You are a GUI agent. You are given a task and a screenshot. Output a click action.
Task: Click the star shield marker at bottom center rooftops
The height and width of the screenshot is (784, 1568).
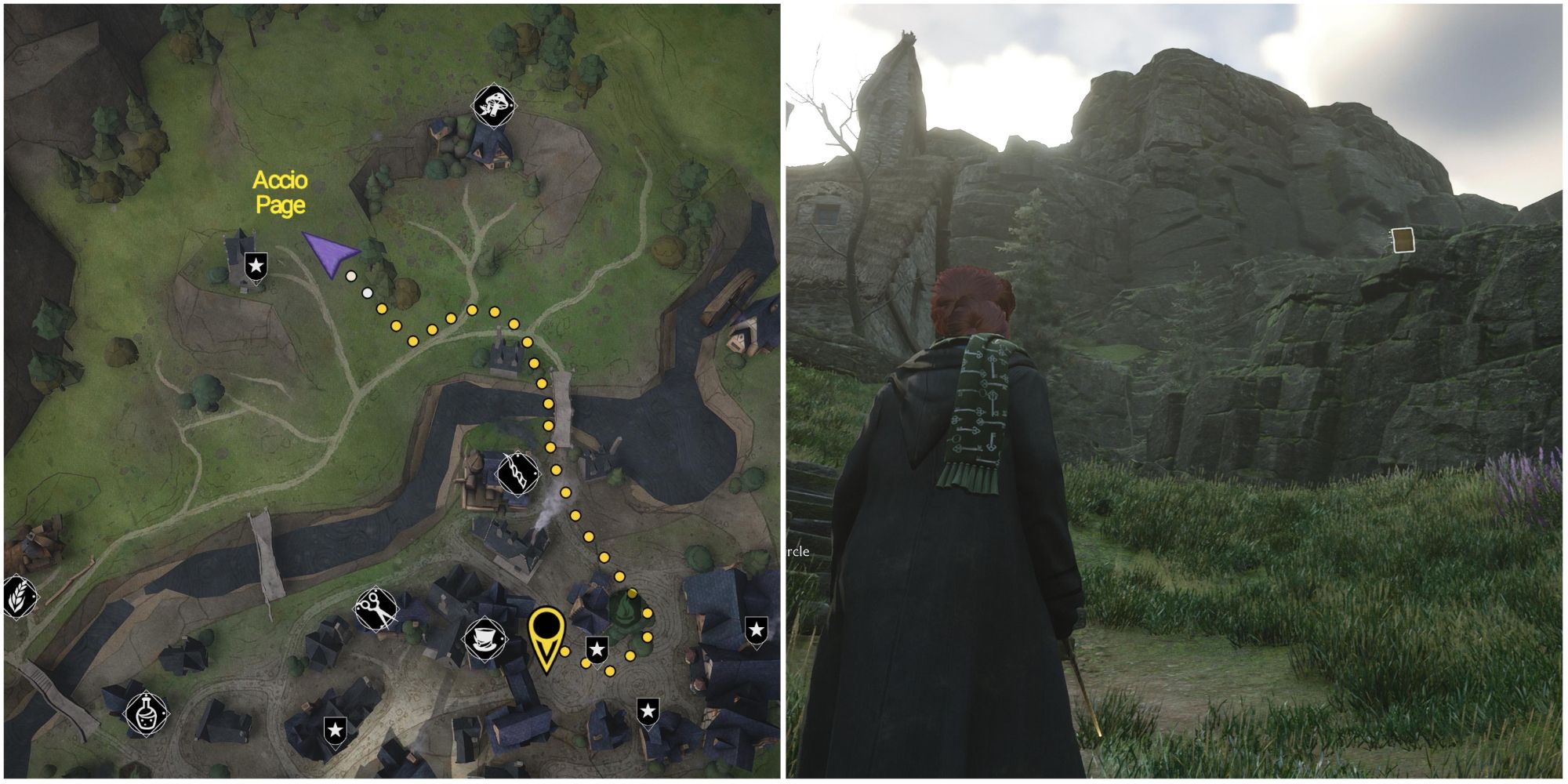pos(648,710)
